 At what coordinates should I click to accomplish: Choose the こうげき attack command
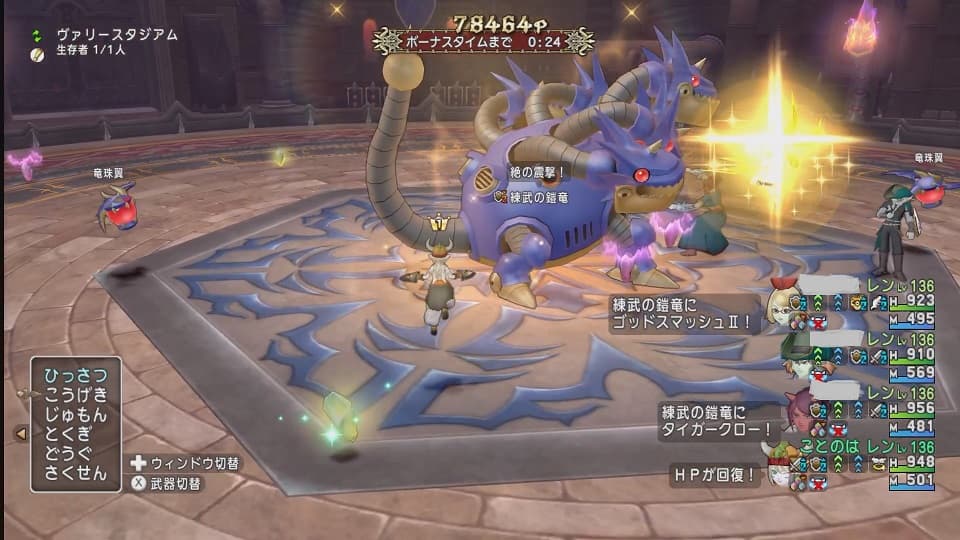pyautogui.click(x=75, y=395)
